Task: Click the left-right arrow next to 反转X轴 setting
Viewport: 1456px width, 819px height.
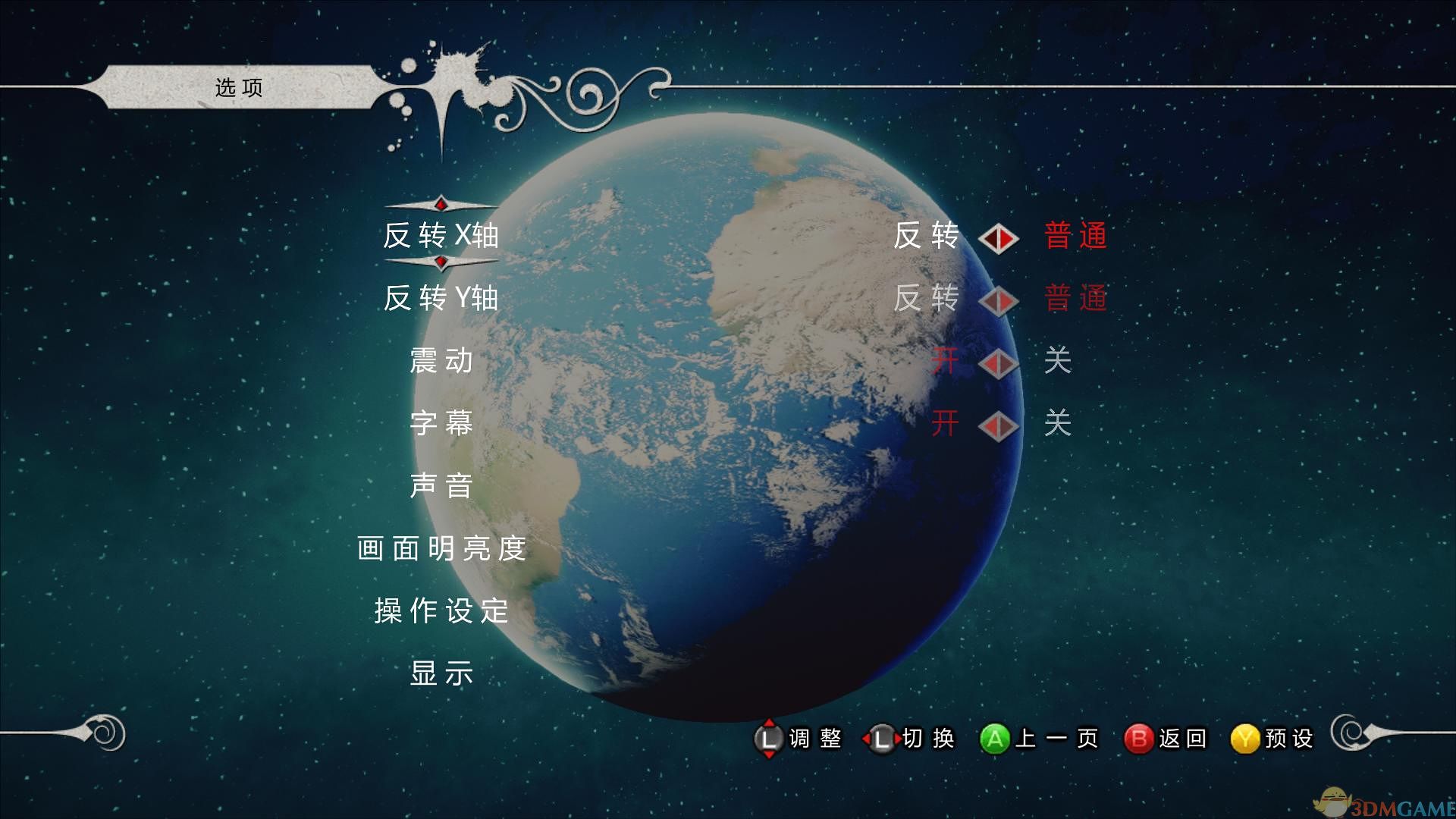Action: click(999, 237)
